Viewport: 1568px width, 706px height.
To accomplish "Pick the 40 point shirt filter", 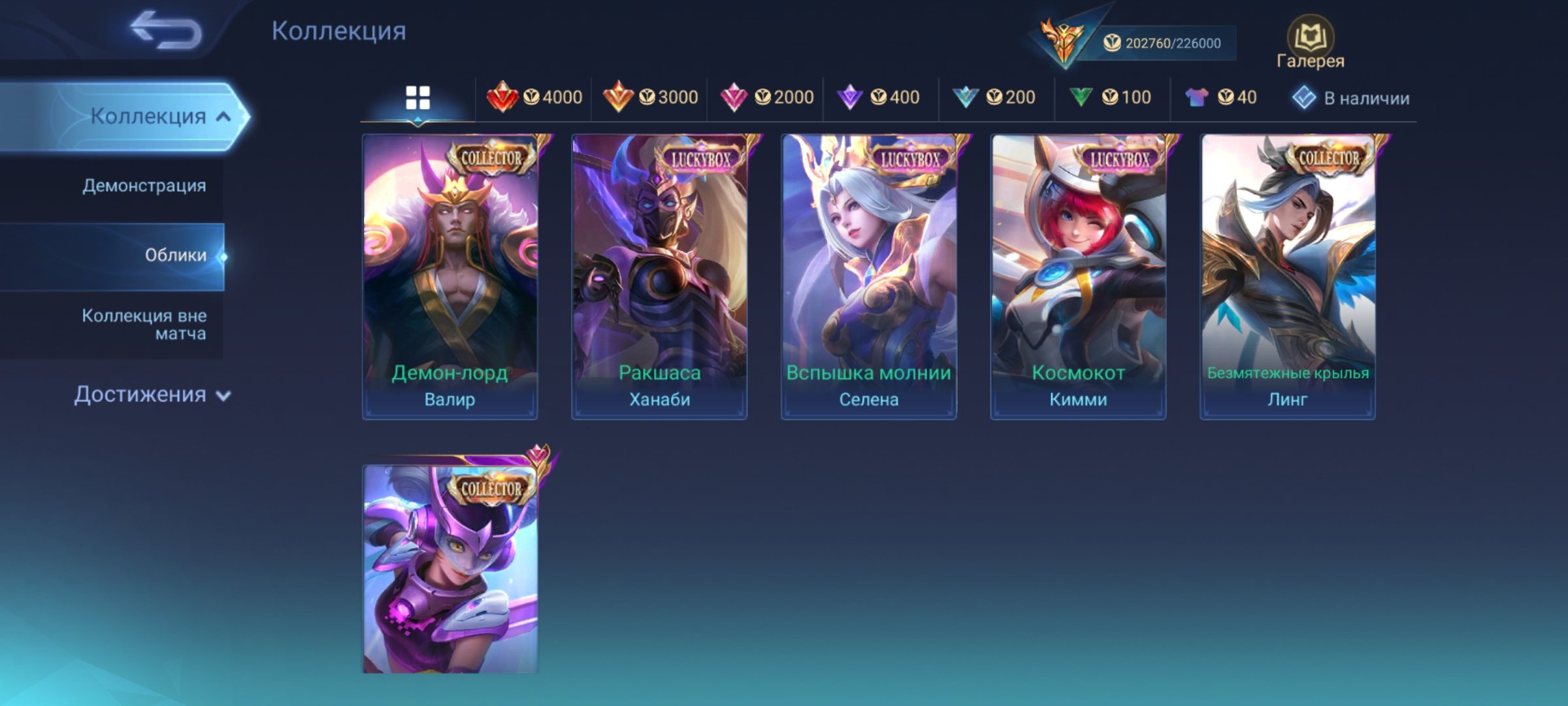I will click(x=1221, y=97).
